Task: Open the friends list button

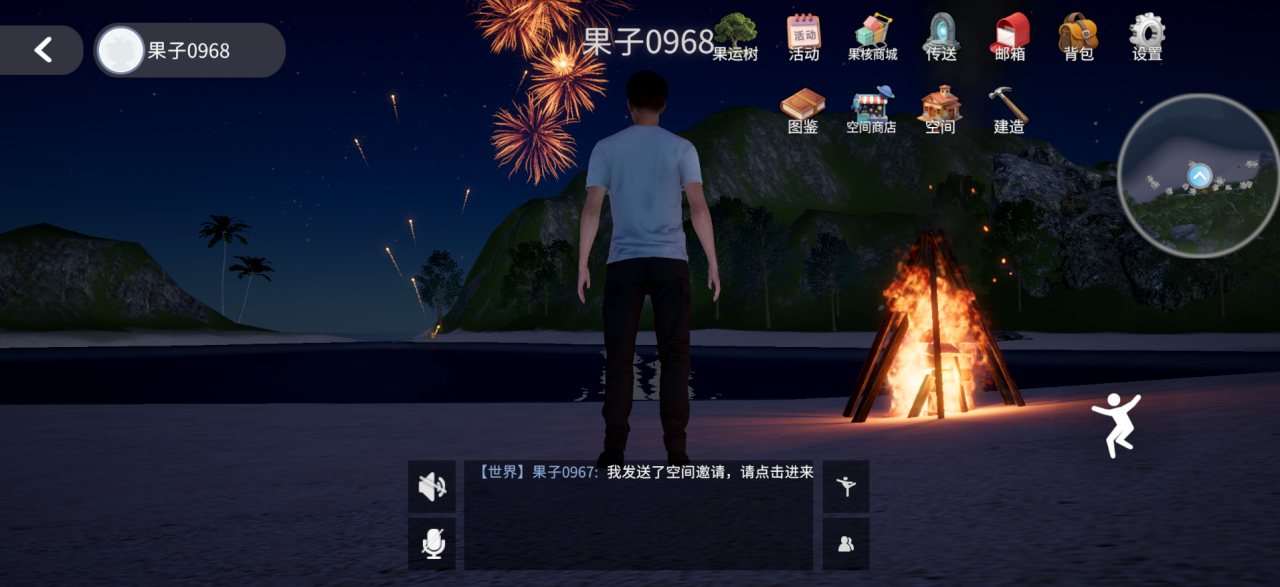Action: [846, 543]
